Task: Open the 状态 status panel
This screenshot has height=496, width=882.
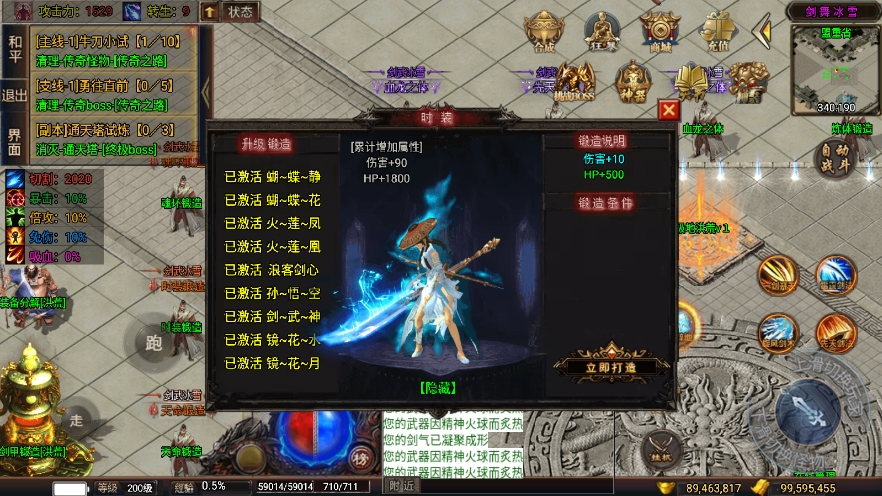Action: pyautogui.click(x=240, y=12)
